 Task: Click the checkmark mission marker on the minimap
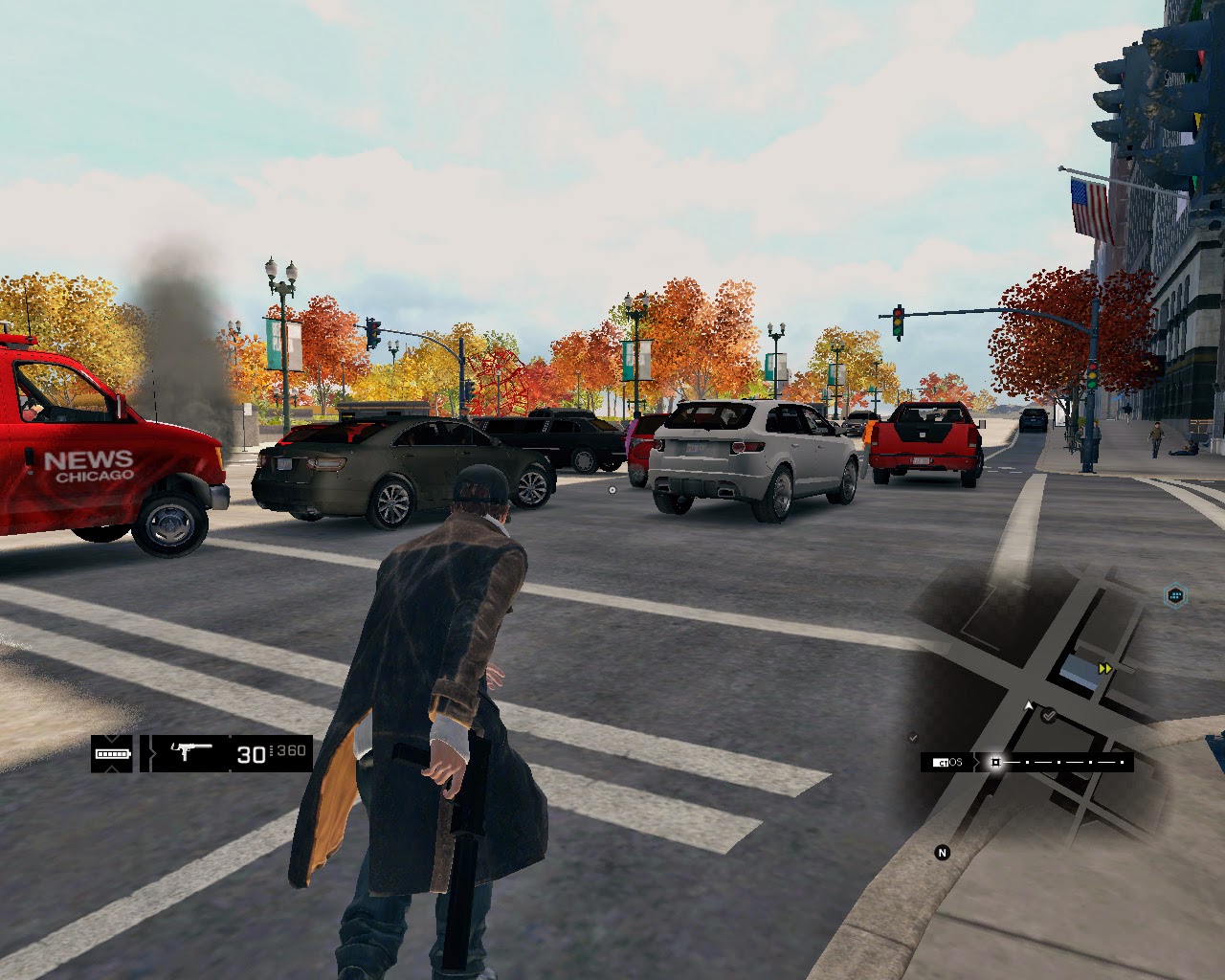pyautogui.click(x=1048, y=715)
